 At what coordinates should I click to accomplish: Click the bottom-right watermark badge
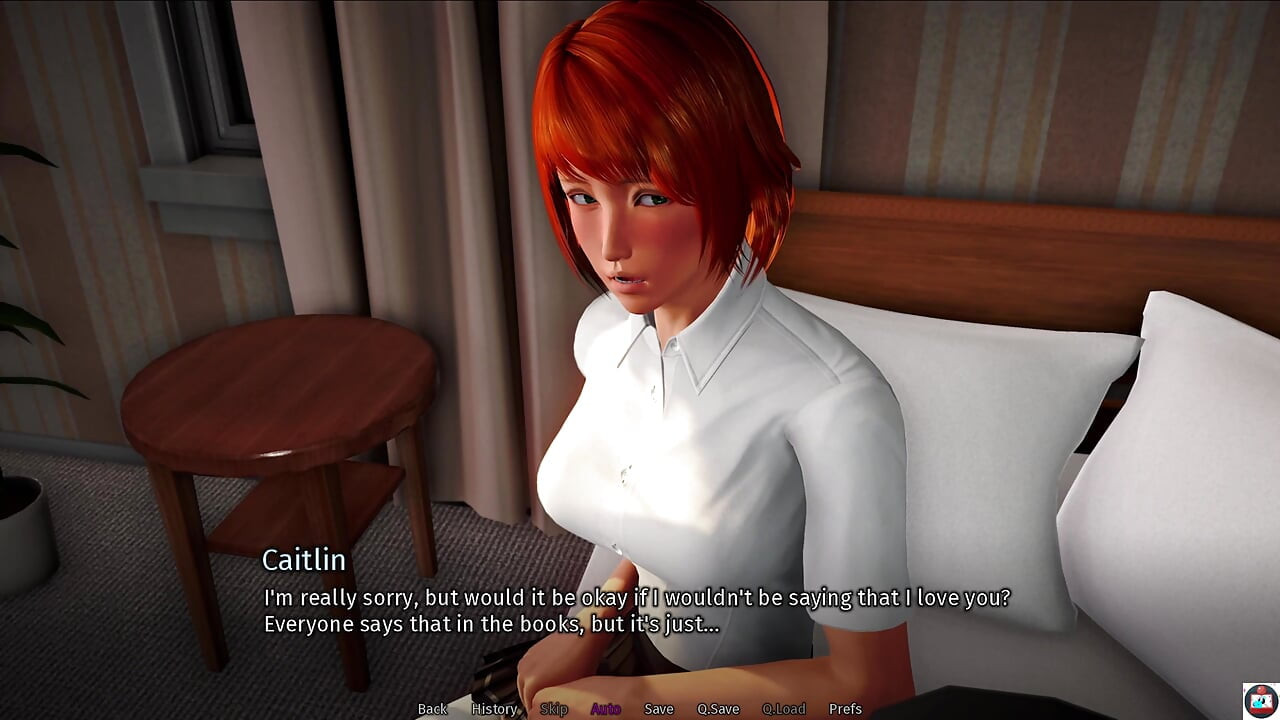(1259, 699)
